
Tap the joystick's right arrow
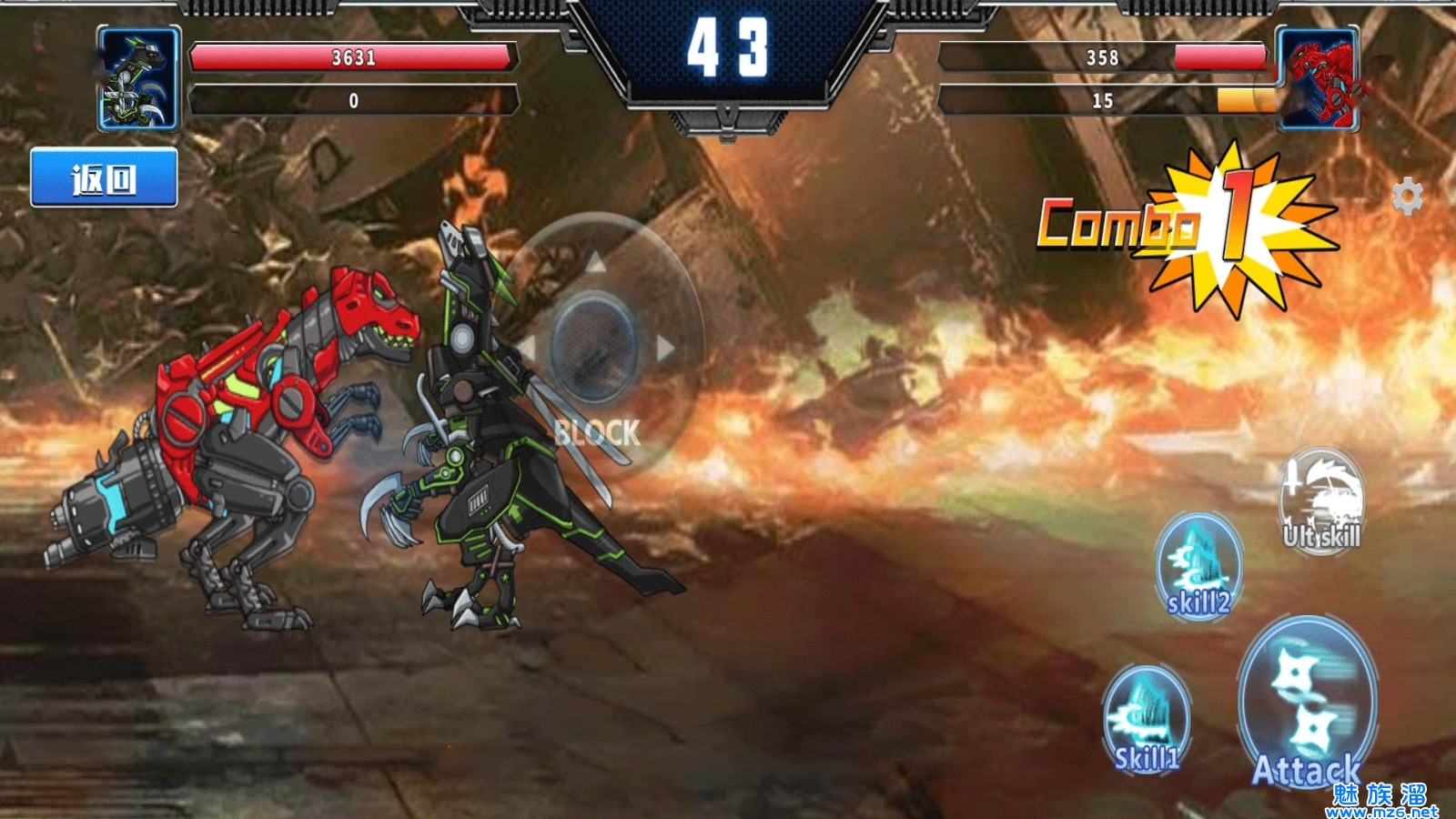coord(666,348)
